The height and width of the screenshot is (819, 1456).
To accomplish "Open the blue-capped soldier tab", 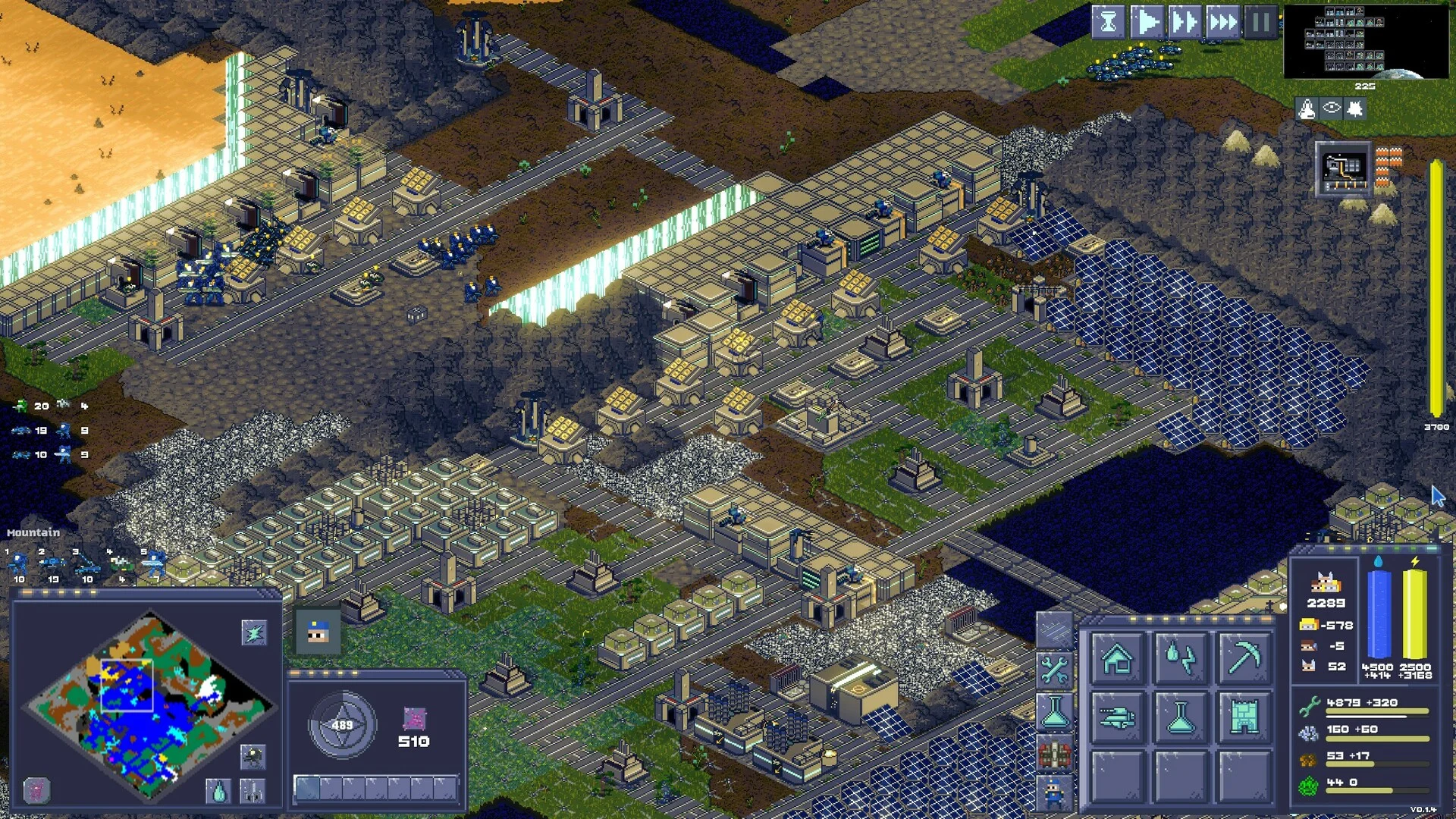I will pos(1054,793).
